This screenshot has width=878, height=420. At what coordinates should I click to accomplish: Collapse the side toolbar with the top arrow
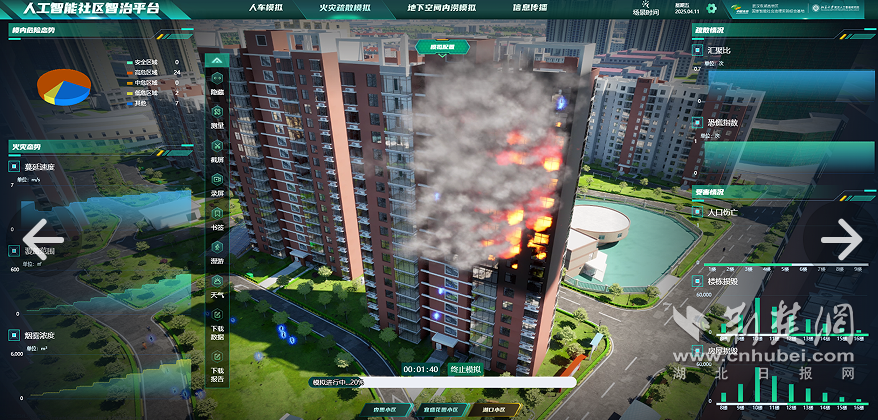tap(217, 60)
